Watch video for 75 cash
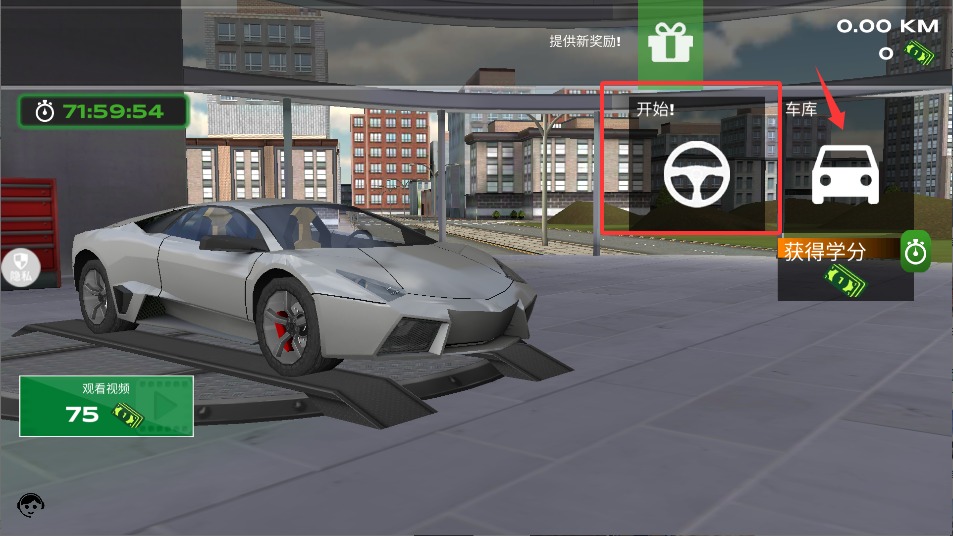Image resolution: width=953 pixels, height=536 pixels. tap(106, 405)
